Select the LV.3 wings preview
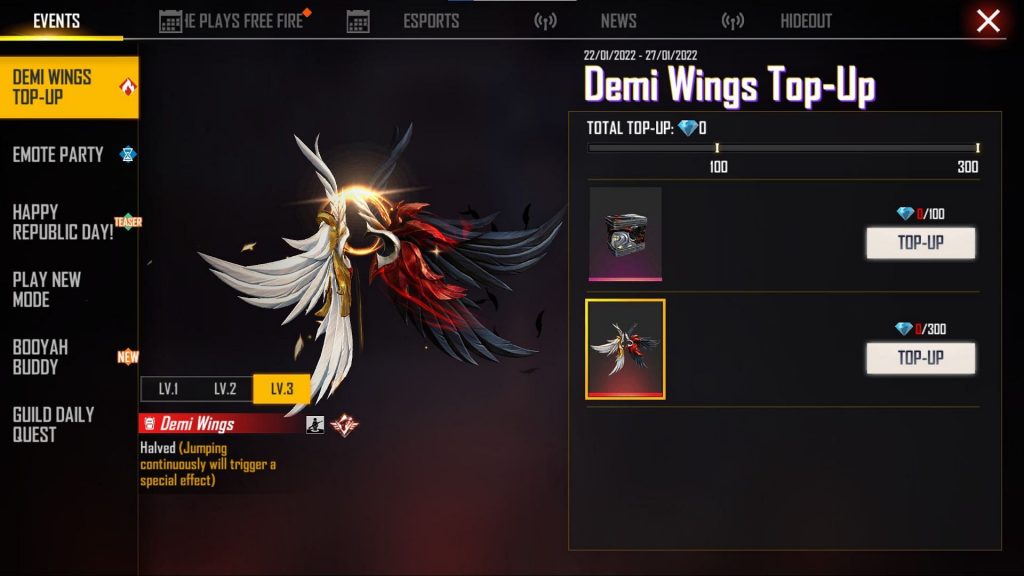Viewport: 1024px width, 576px height. pyautogui.click(x=281, y=389)
